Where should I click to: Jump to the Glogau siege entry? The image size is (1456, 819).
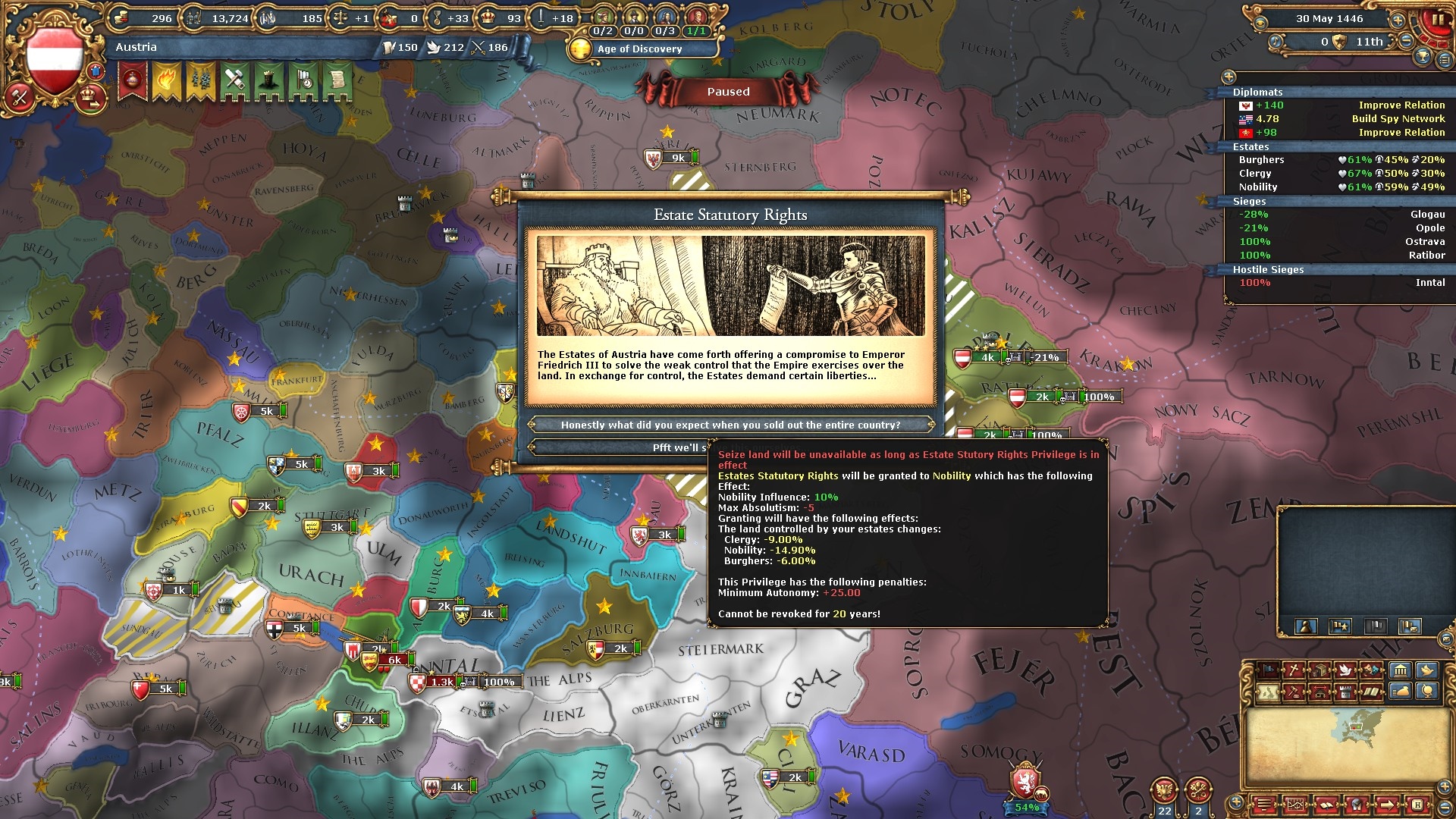click(1341, 215)
